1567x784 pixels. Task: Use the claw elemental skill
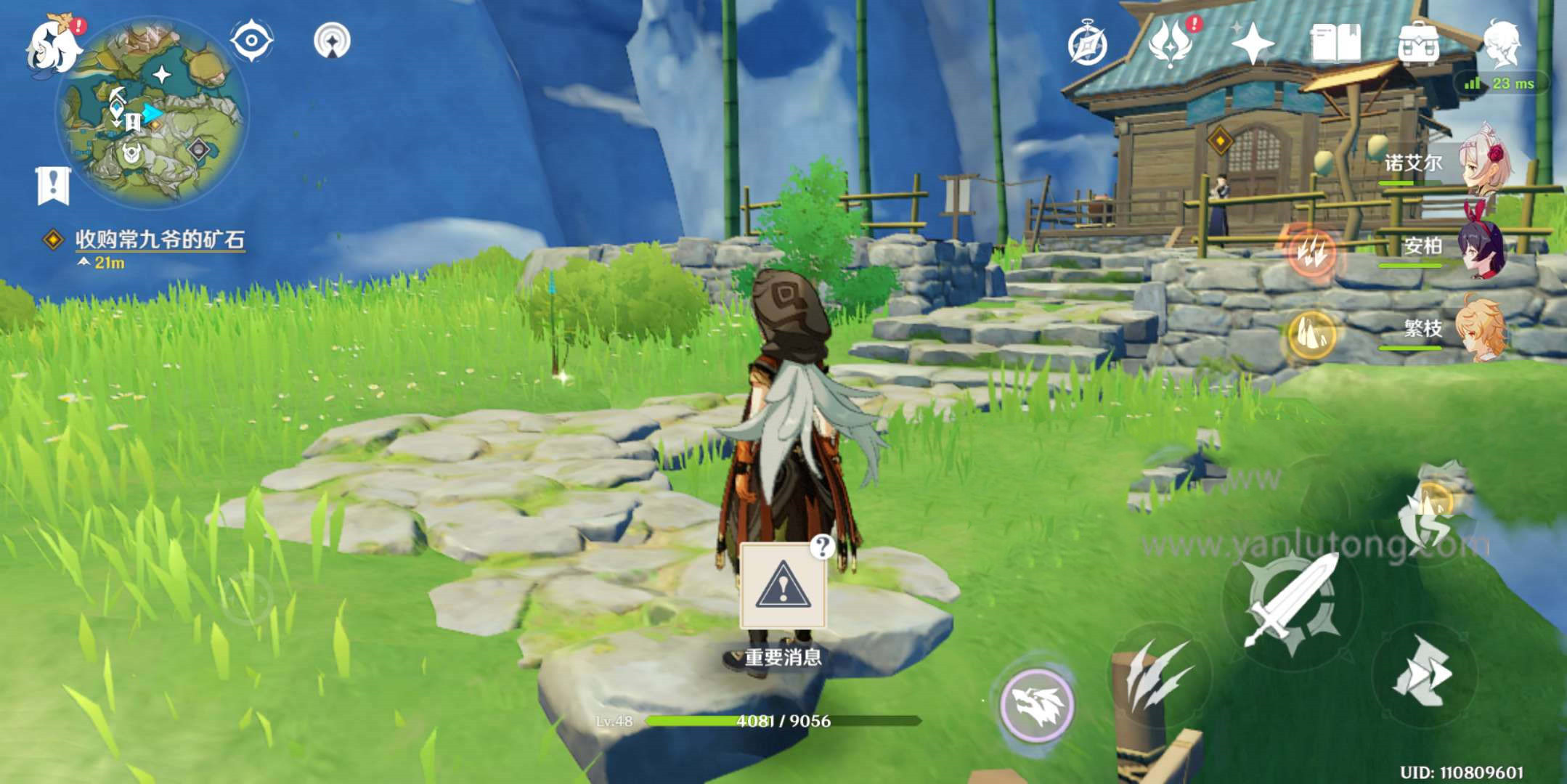point(1160,674)
